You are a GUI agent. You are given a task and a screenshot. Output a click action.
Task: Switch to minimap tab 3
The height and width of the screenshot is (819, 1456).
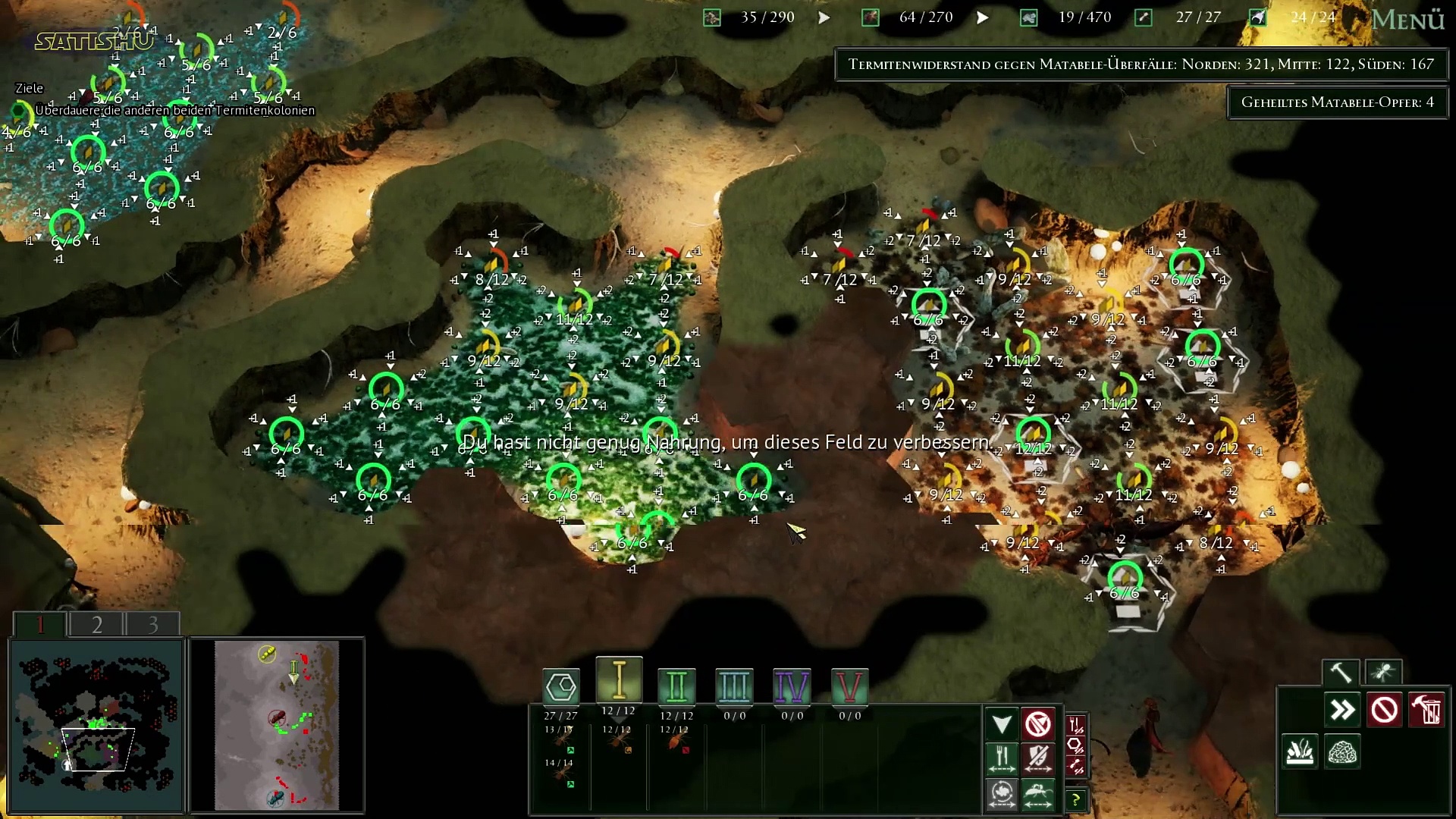click(x=152, y=624)
